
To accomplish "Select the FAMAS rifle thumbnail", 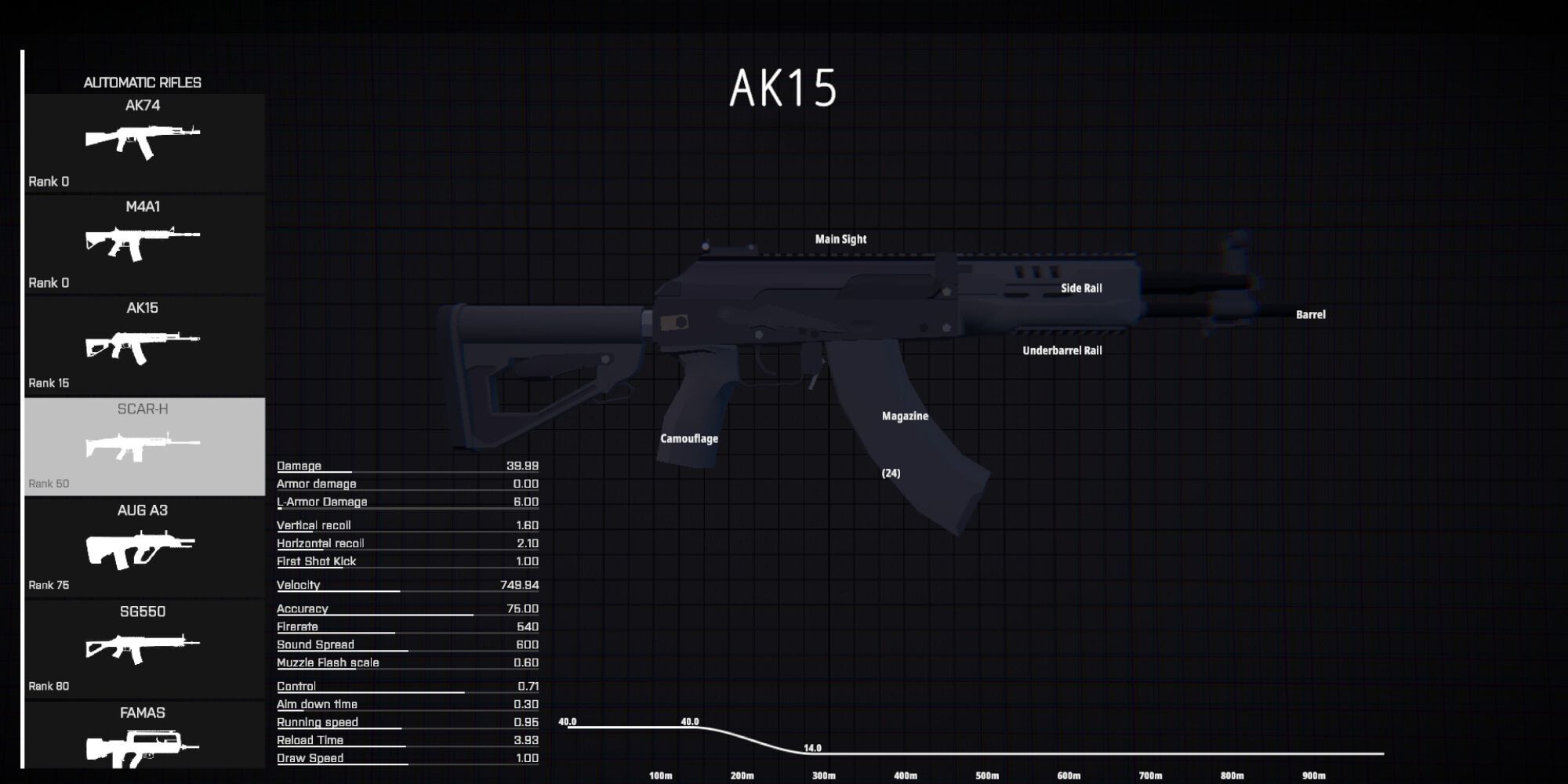I will point(143,745).
